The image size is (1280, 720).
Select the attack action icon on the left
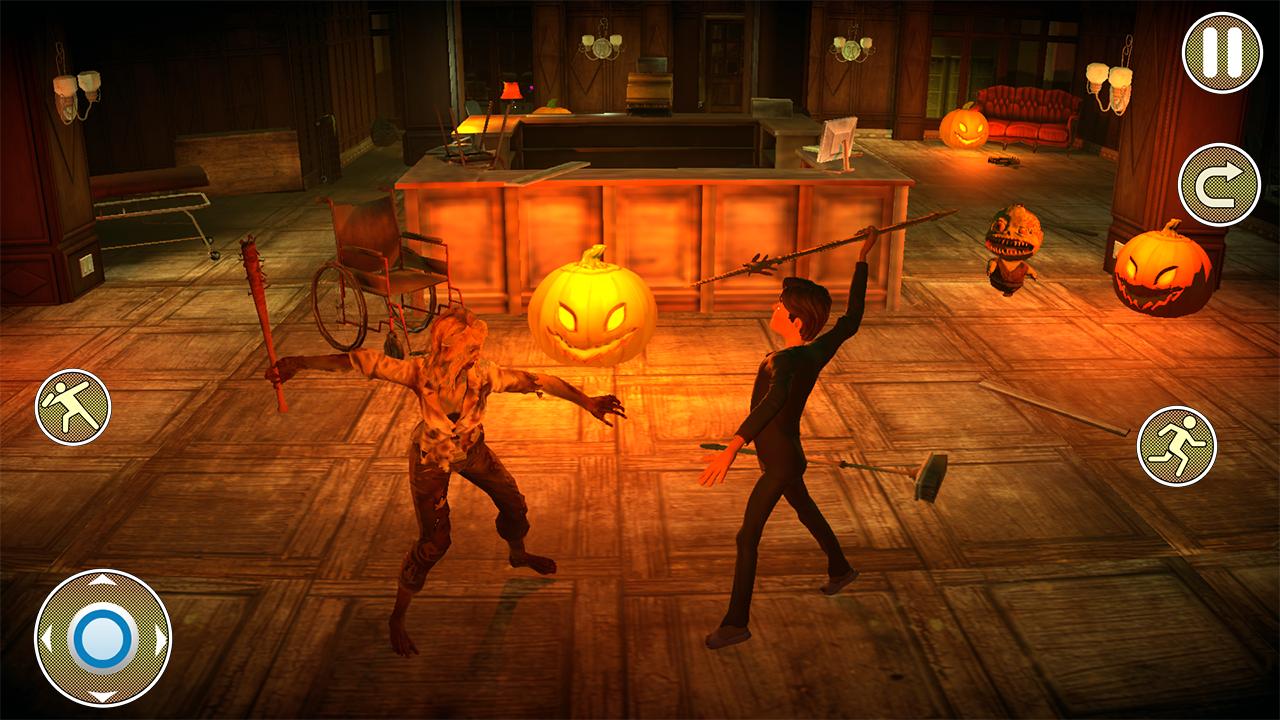coord(72,404)
